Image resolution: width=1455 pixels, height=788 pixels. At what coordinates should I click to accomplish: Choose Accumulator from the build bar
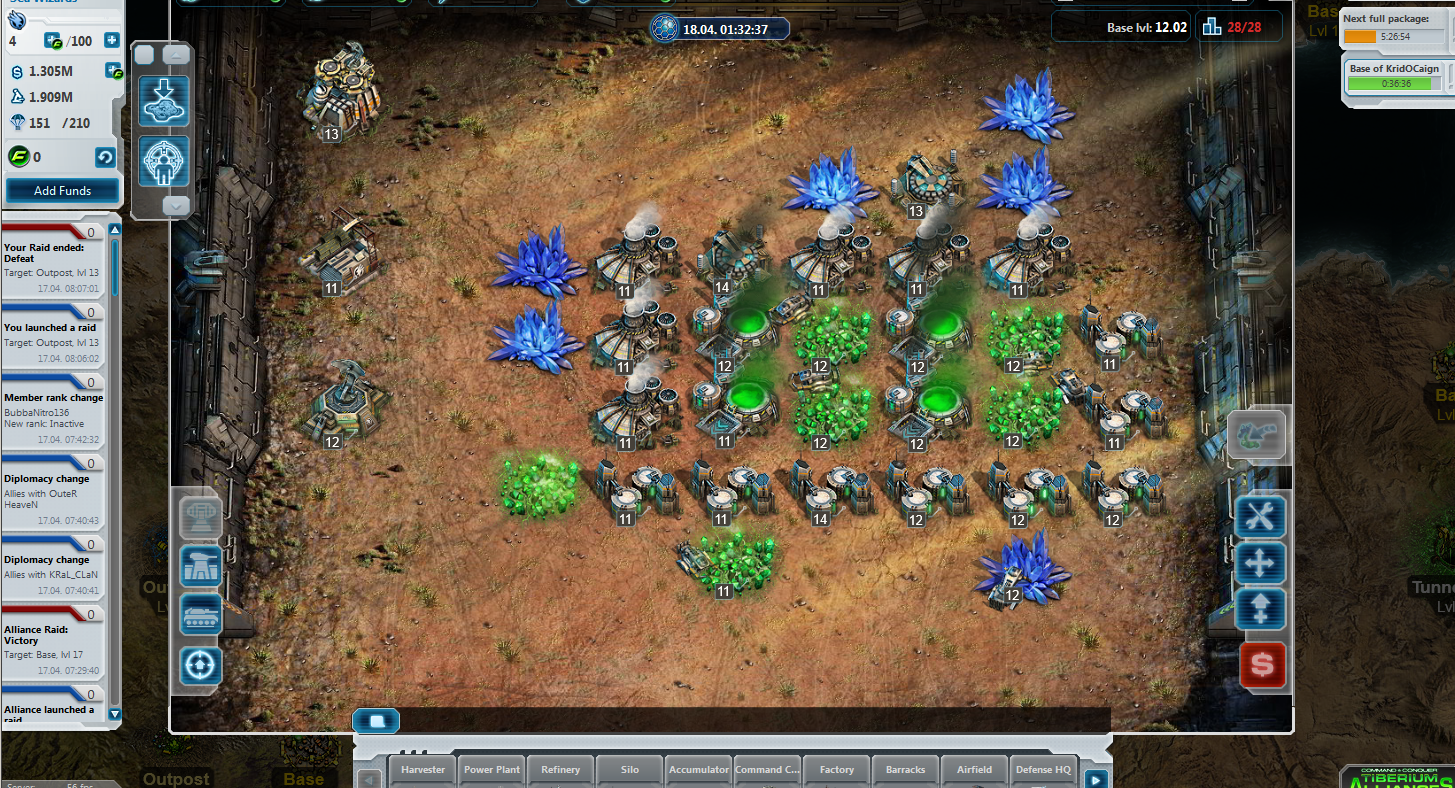699,770
